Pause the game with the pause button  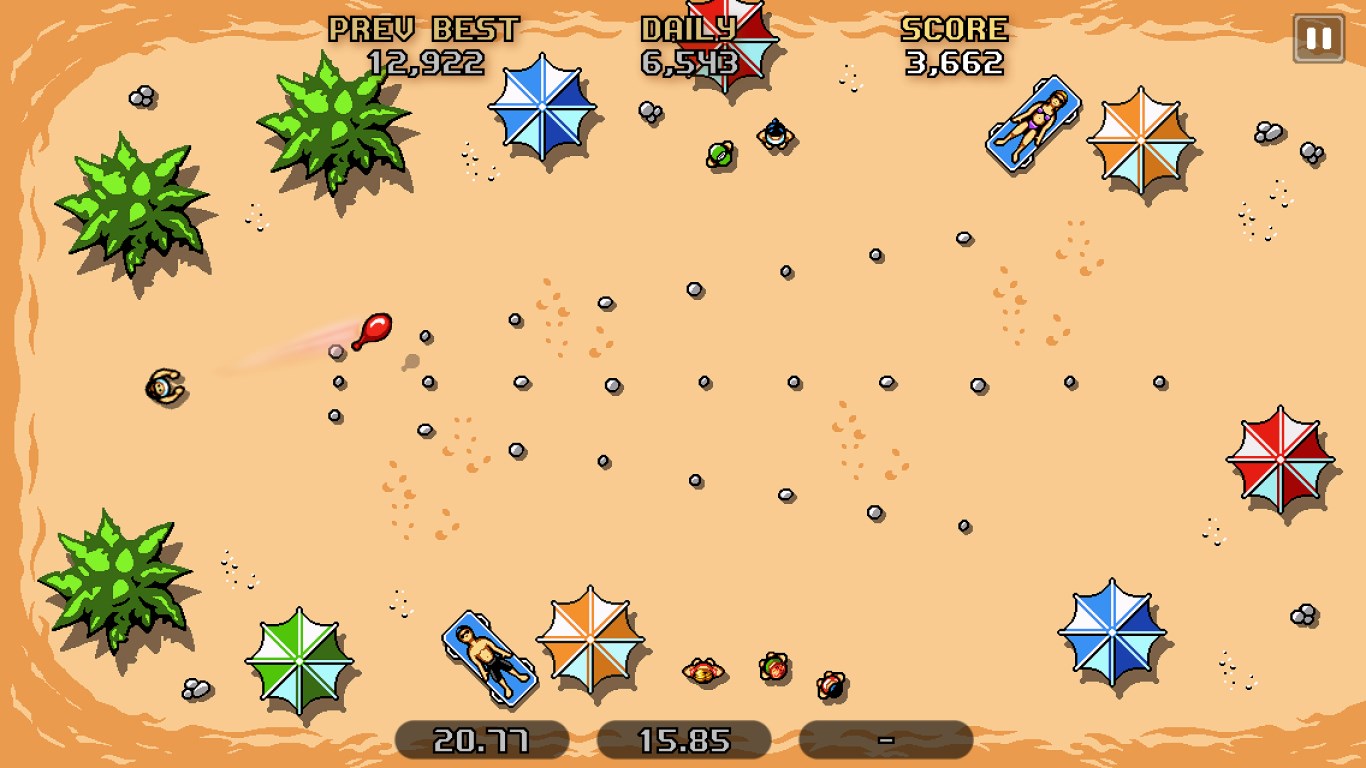click(1318, 39)
